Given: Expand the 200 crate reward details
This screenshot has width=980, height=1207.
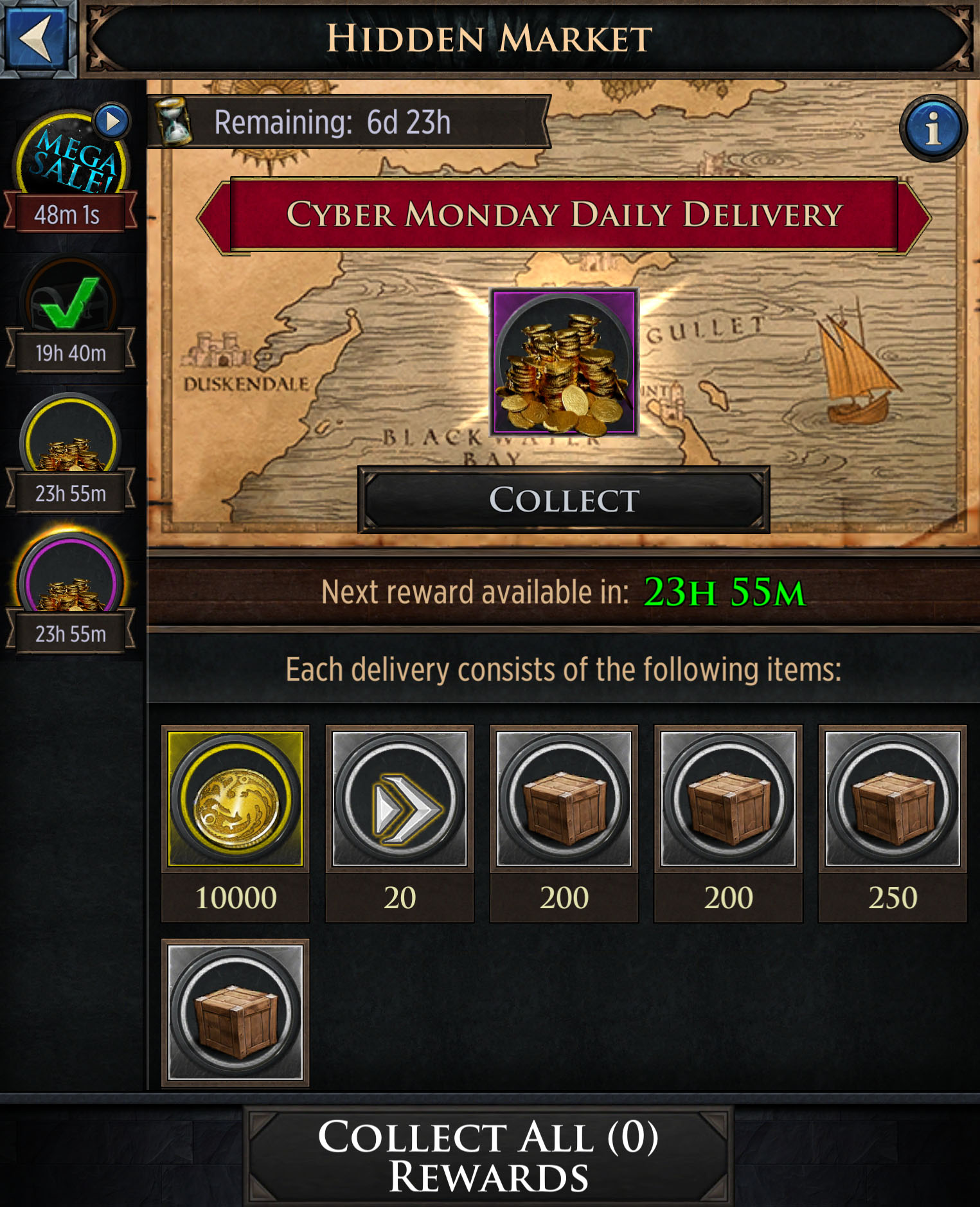Looking at the screenshot, I should tap(564, 798).
